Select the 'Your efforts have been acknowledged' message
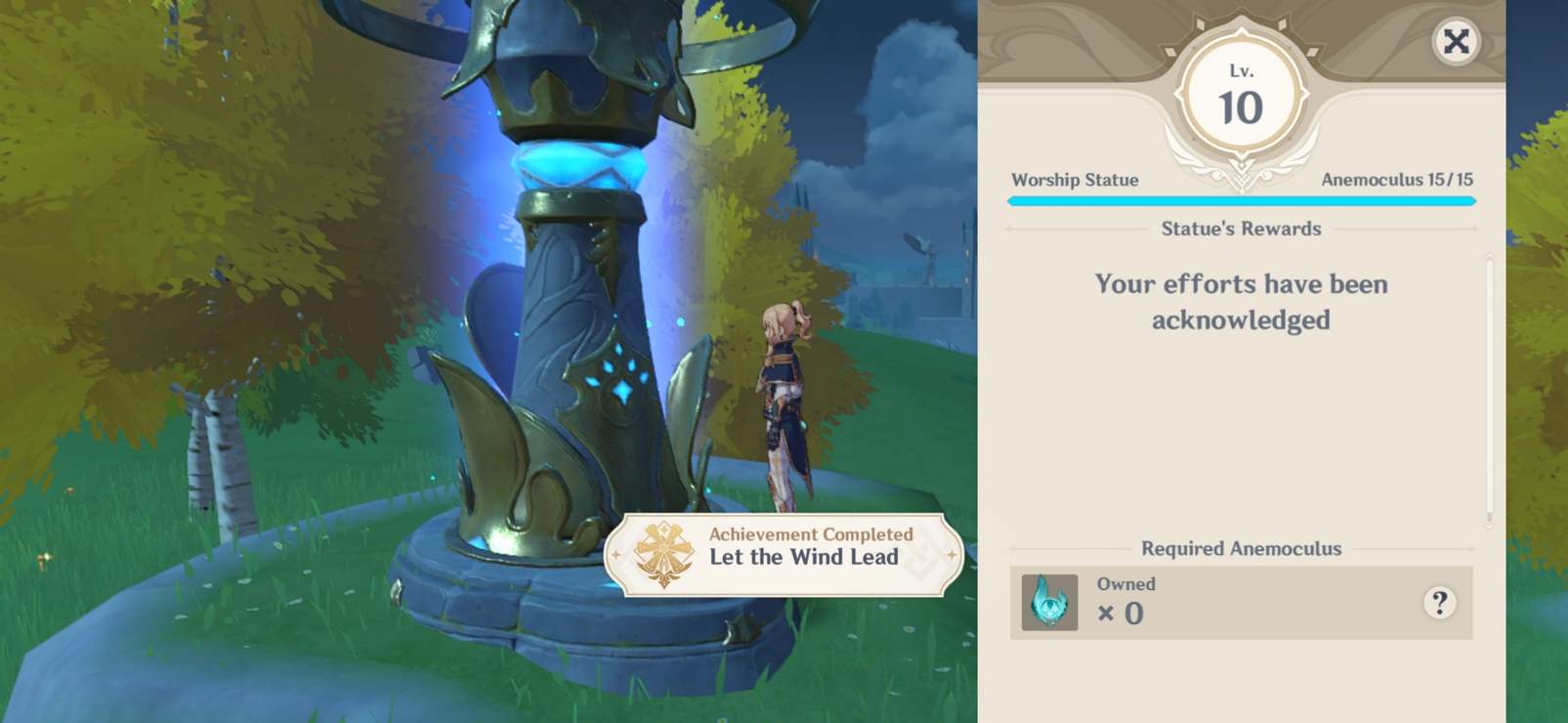The image size is (1568, 723). (1243, 301)
